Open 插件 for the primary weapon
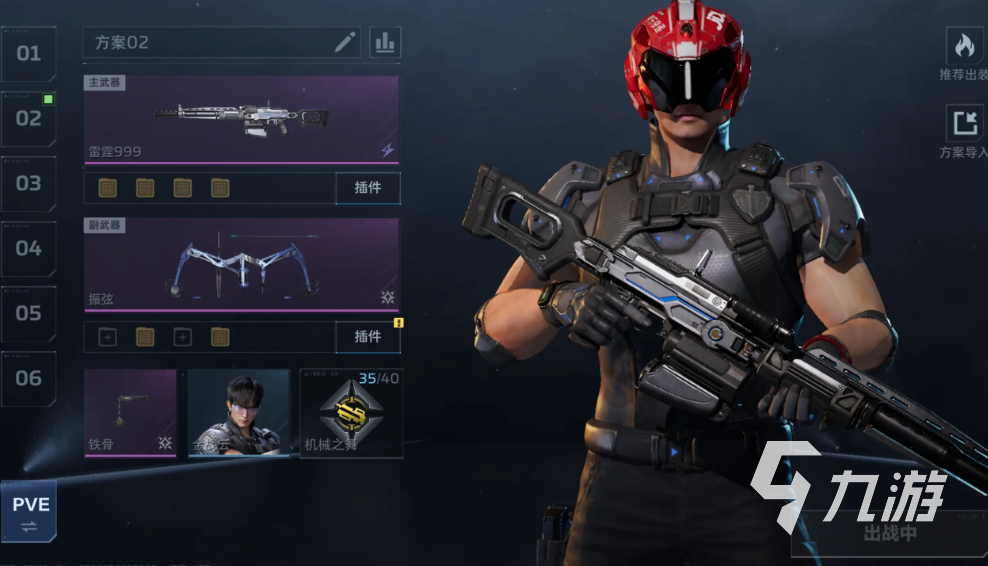 (368, 188)
